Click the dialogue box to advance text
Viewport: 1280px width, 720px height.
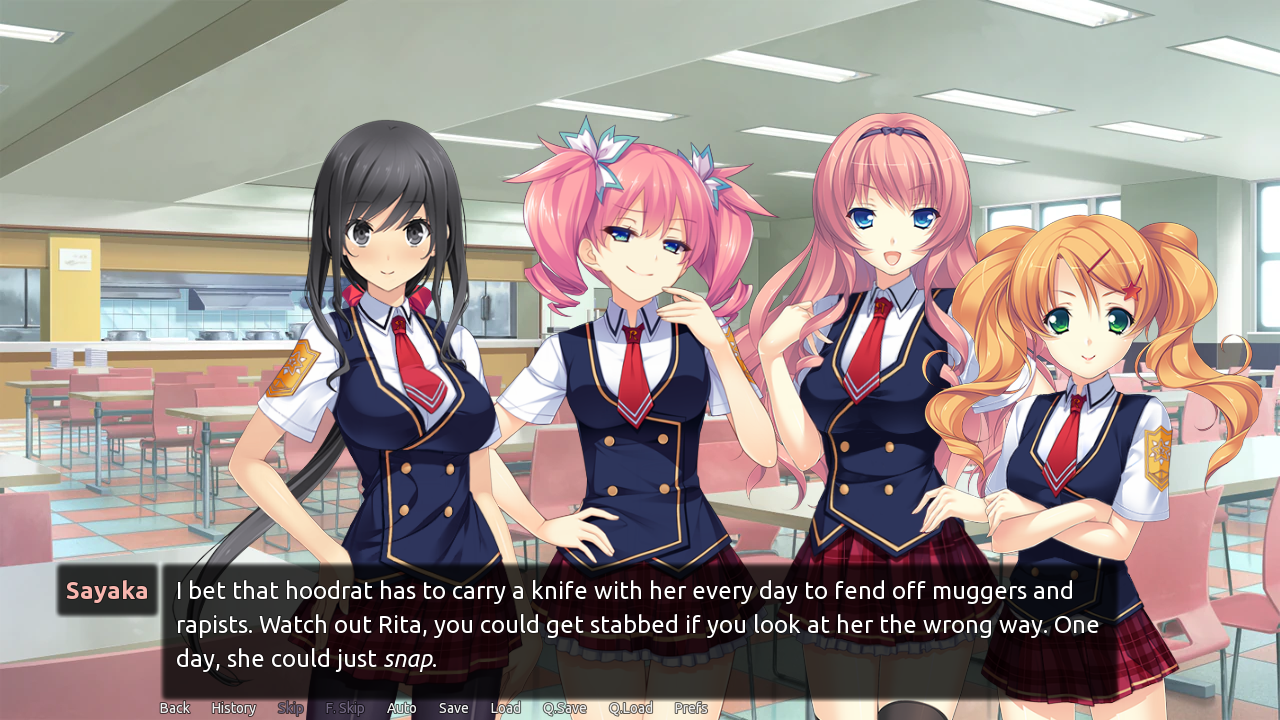point(640,625)
